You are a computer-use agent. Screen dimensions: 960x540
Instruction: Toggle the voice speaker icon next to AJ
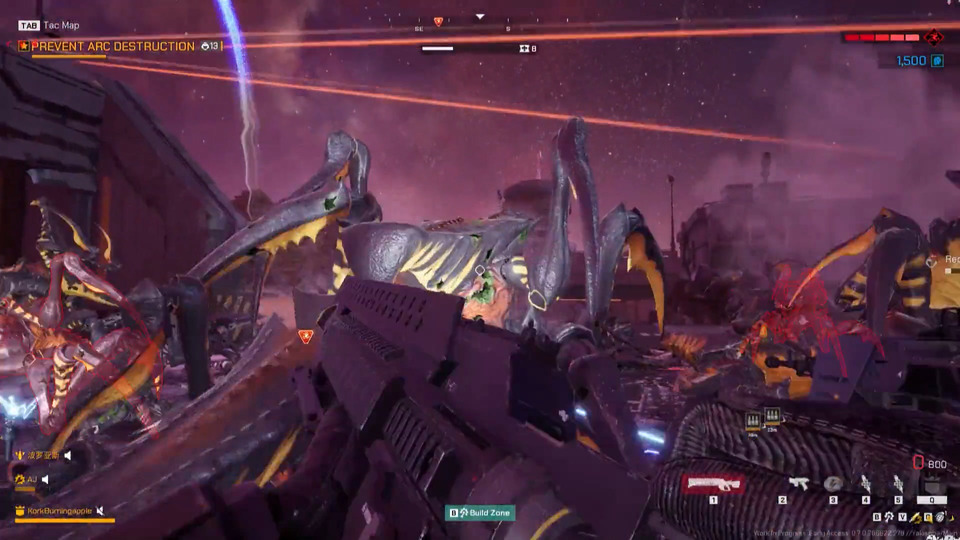click(46, 480)
